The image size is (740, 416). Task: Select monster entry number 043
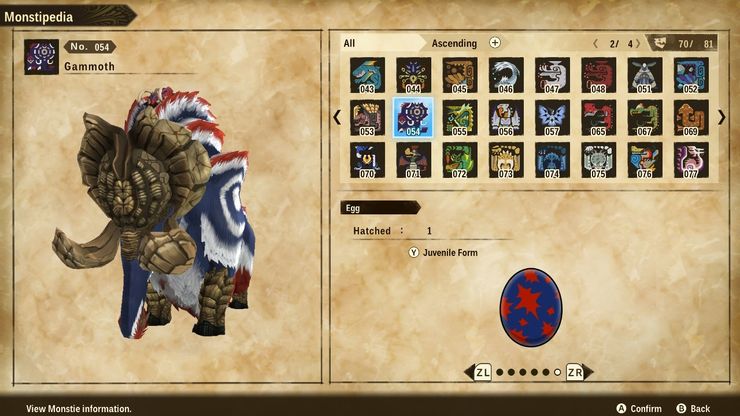tap(367, 75)
